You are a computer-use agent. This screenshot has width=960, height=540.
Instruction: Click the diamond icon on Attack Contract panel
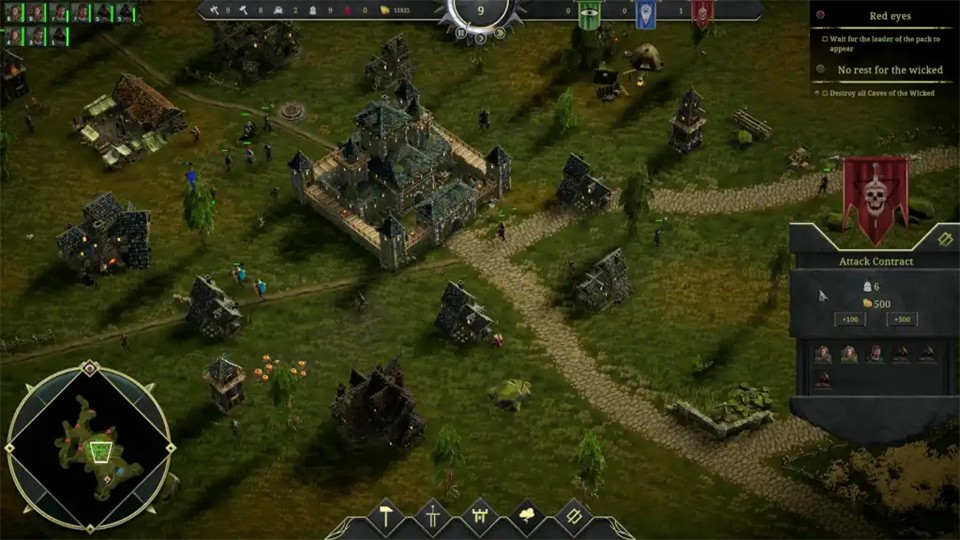945,239
